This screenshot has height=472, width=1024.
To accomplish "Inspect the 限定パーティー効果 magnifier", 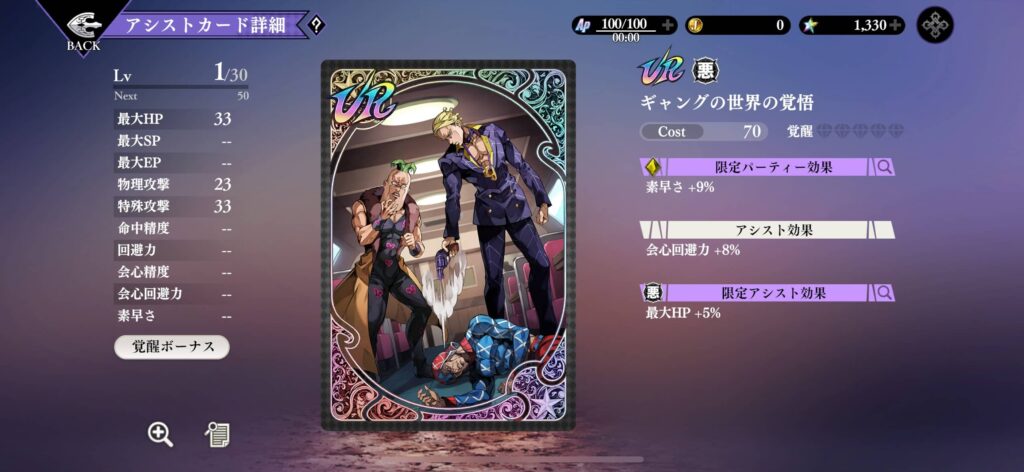I will point(884,167).
